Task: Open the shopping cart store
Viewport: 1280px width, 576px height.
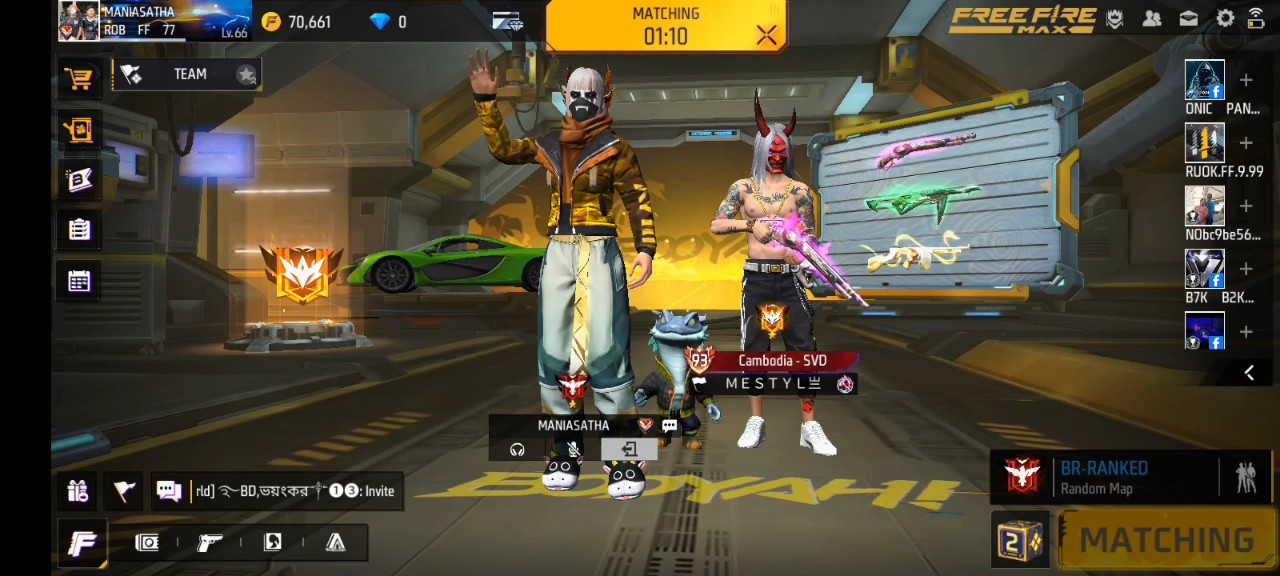Action: point(79,78)
